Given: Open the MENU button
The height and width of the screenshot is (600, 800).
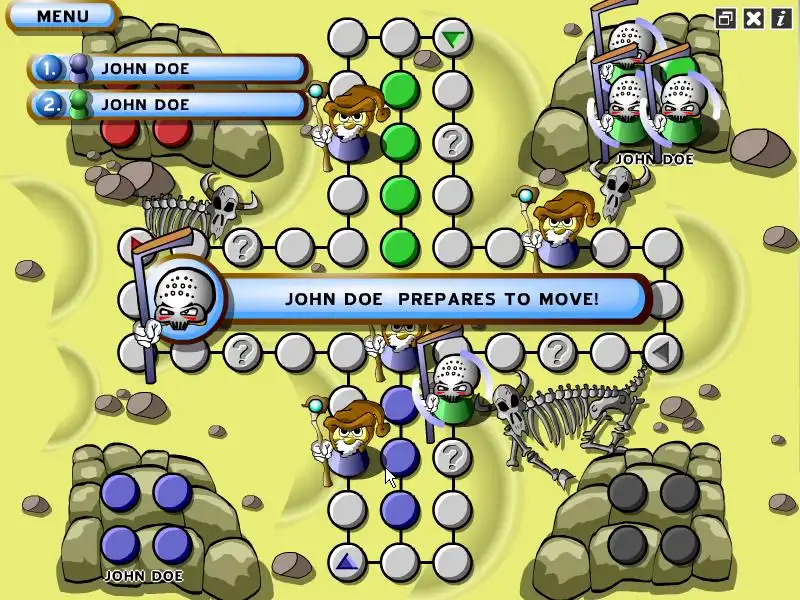Looking at the screenshot, I should click(62, 16).
